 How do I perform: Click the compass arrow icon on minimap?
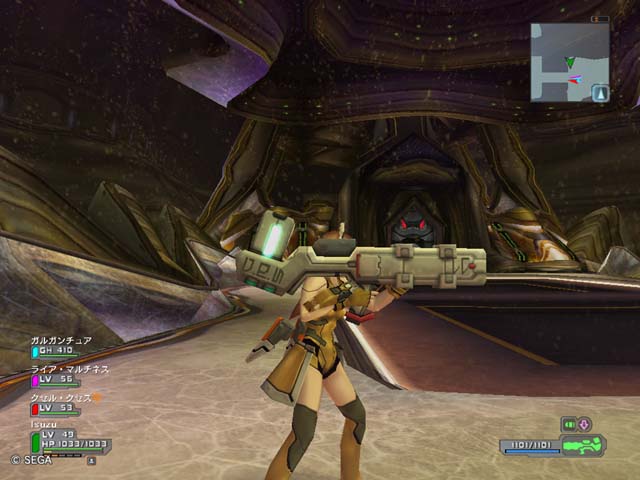600,93
